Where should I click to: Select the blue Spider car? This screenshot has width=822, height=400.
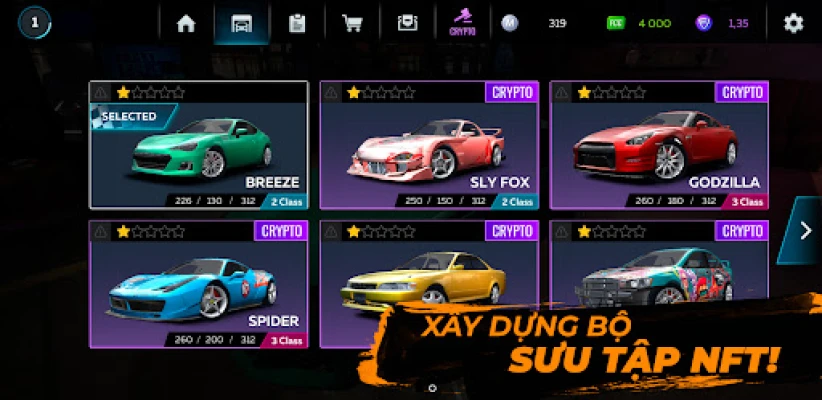tap(198, 283)
